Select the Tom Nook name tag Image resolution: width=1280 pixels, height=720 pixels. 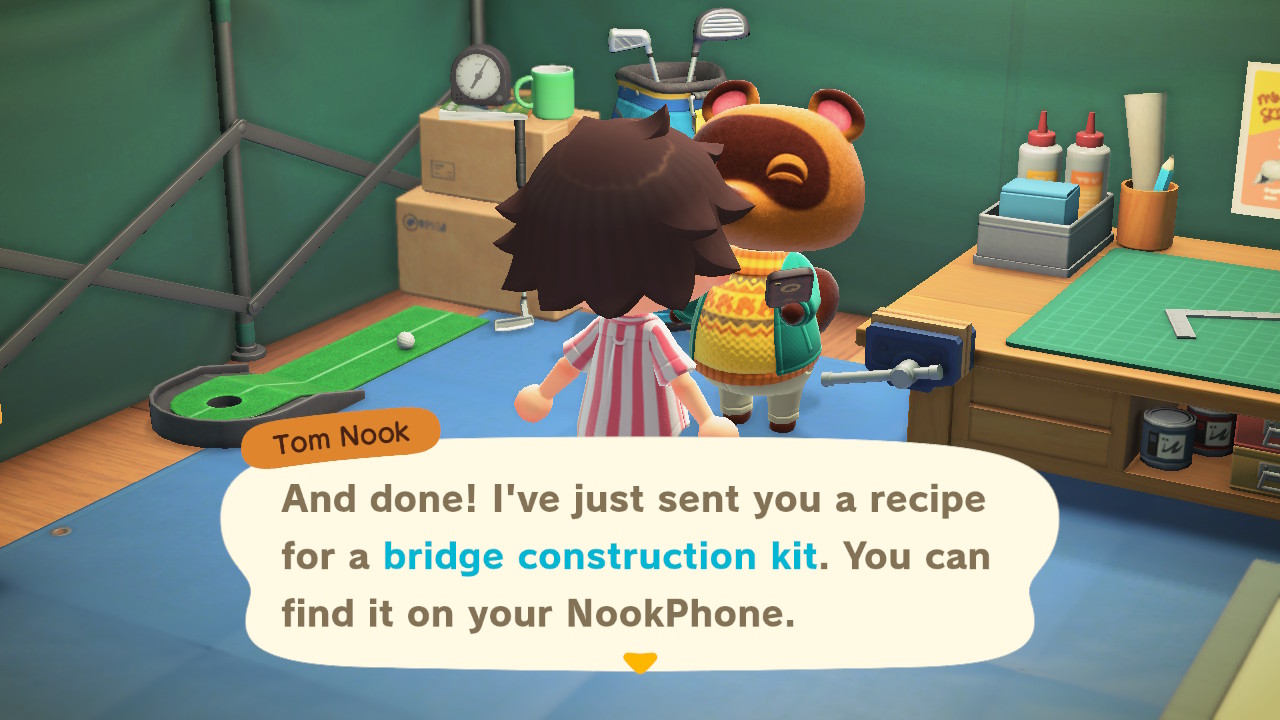click(x=340, y=432)
